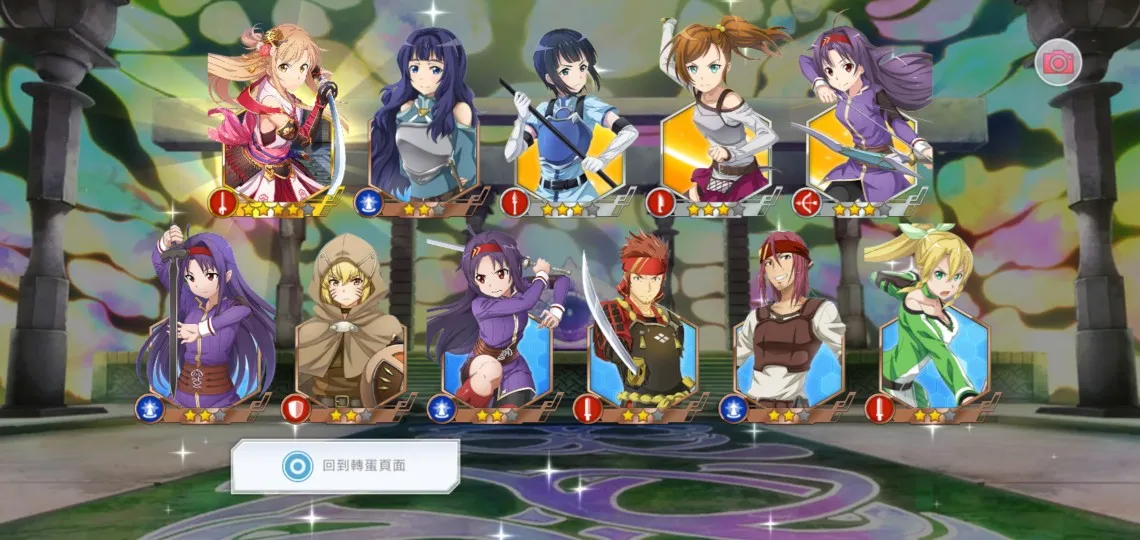
Task: Return to the gacha page
Action: tap(345, 466)
